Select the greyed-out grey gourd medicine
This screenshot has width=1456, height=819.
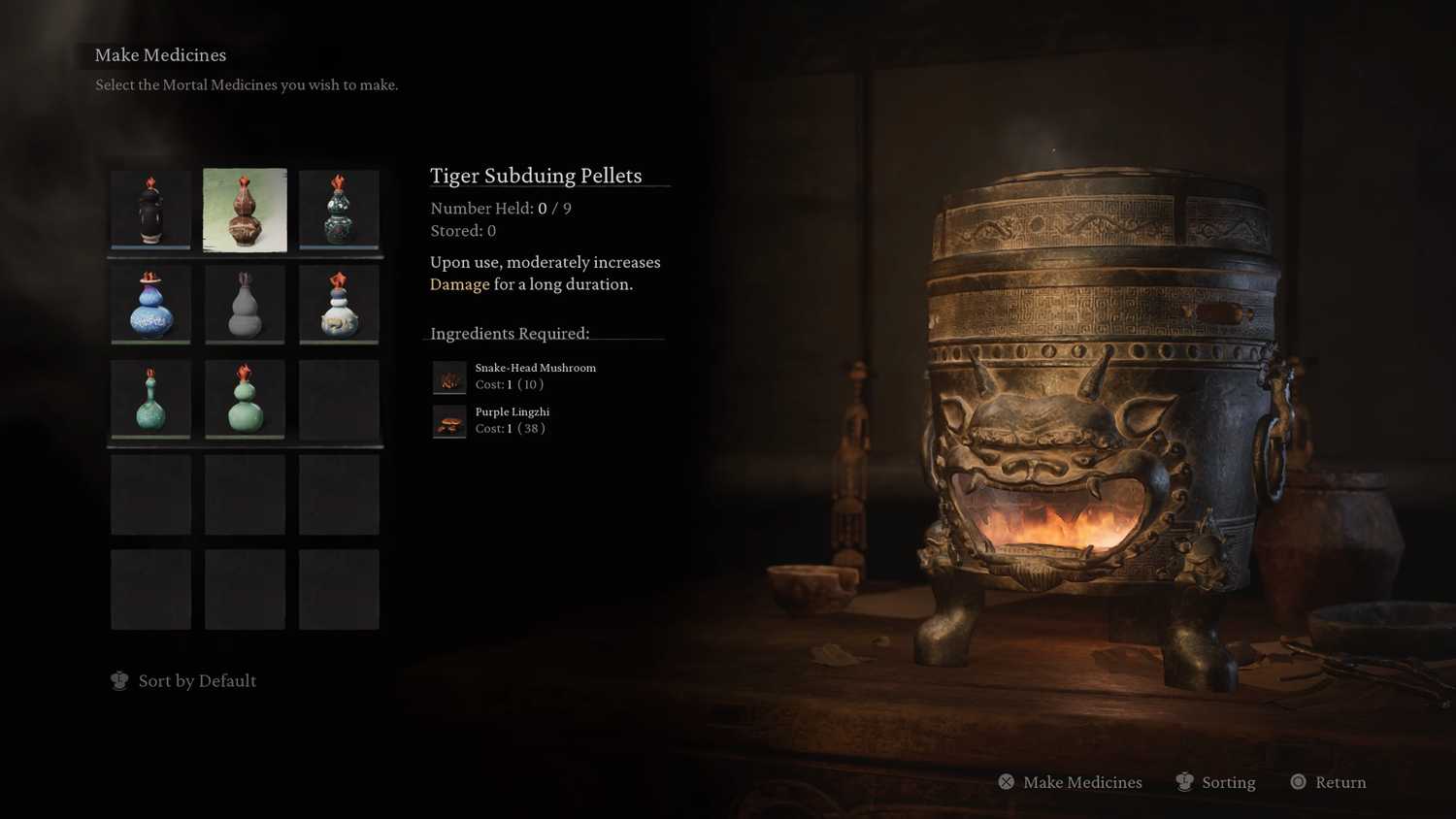245,305
